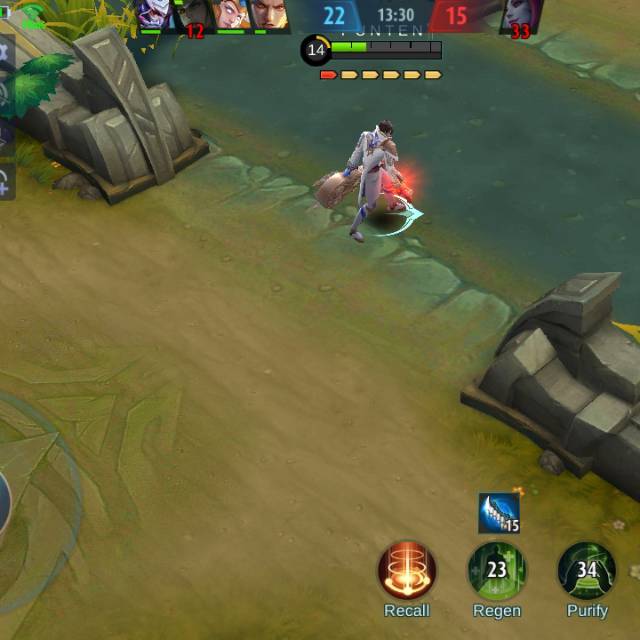The image size is (640, 640).
Task: Activate the Recall spell
Action: point(406,571)
